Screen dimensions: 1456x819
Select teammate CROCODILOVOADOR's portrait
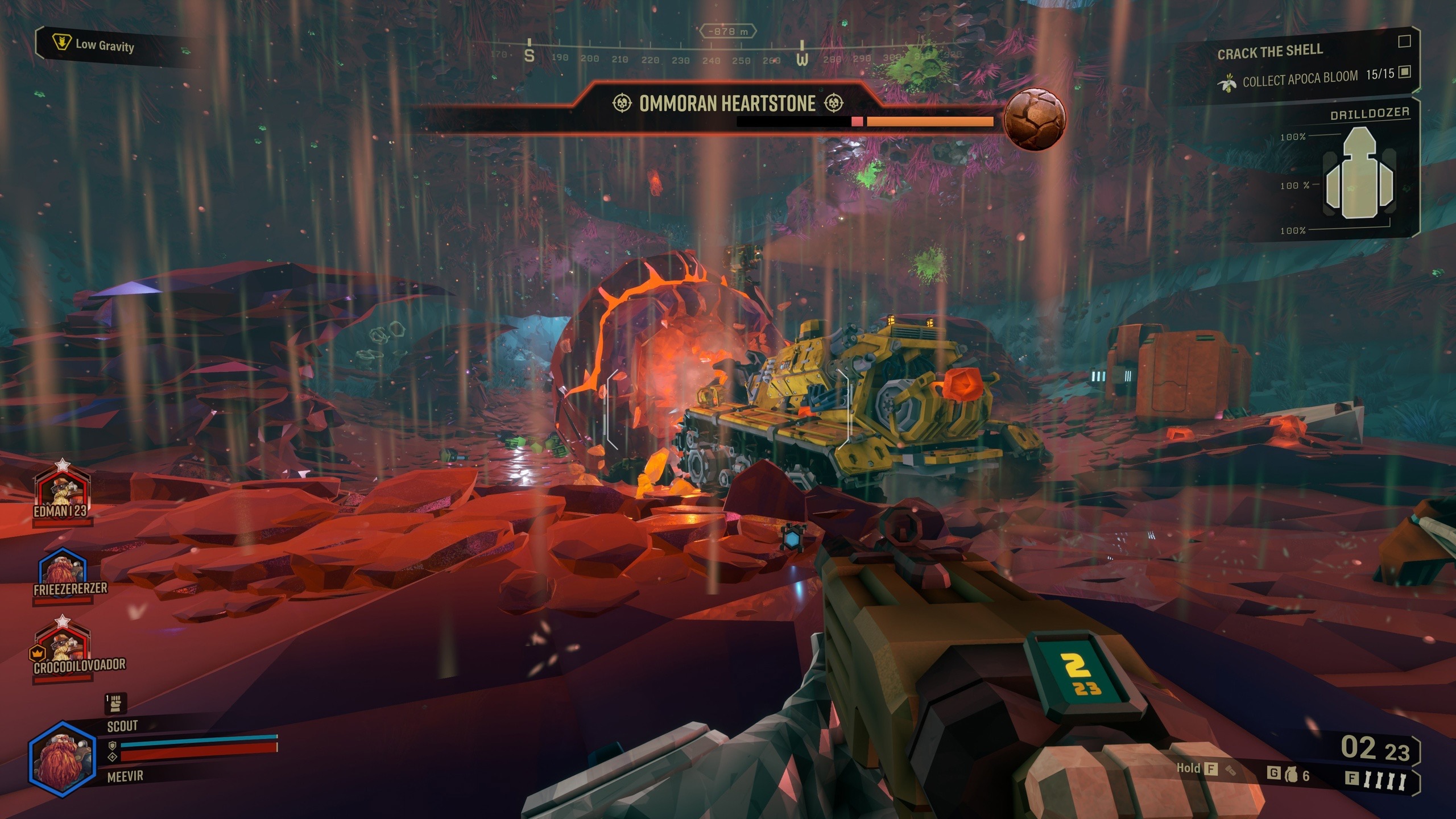[63, 646]
